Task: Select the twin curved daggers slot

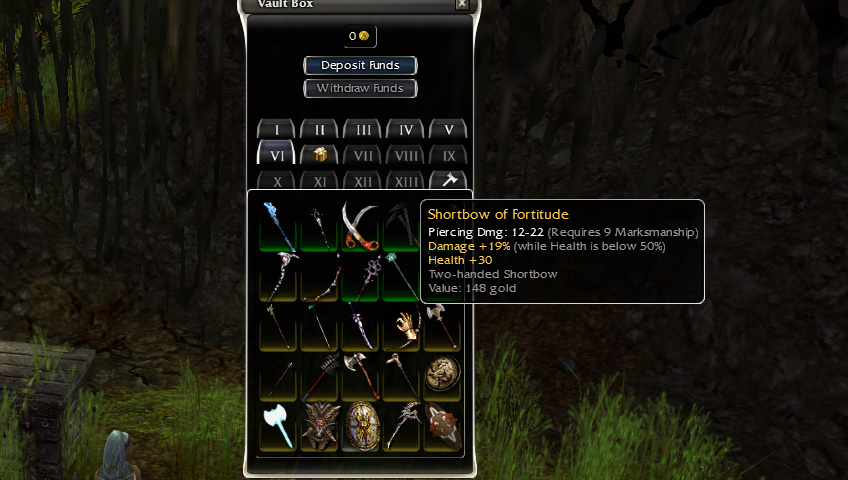Action: 361,224
